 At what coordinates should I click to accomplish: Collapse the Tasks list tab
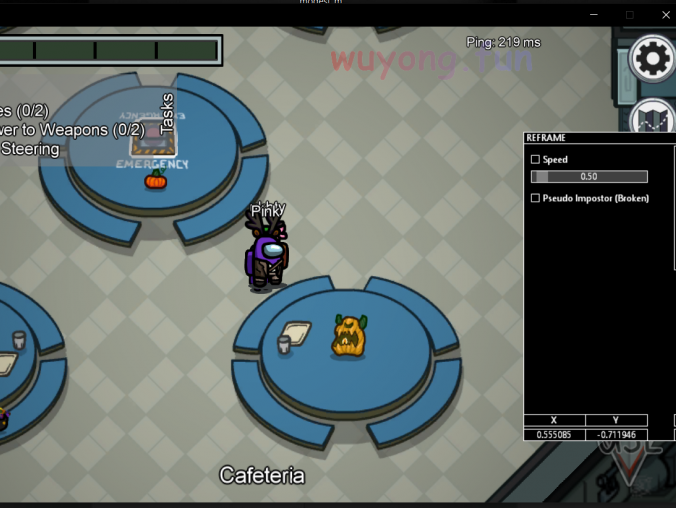click(167, 113)
